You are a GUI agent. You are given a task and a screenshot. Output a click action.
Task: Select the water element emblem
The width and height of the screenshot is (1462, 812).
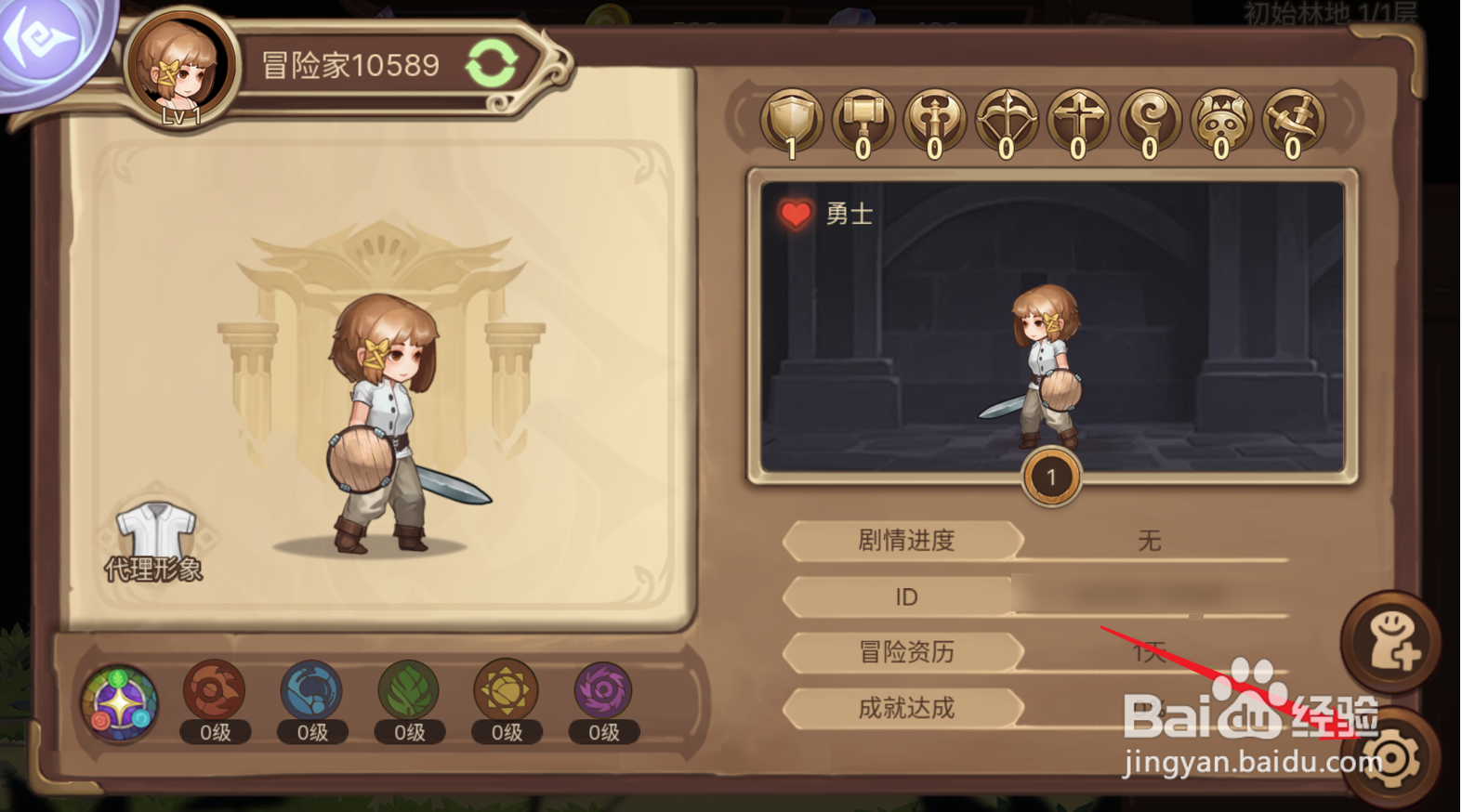[311, 691]
